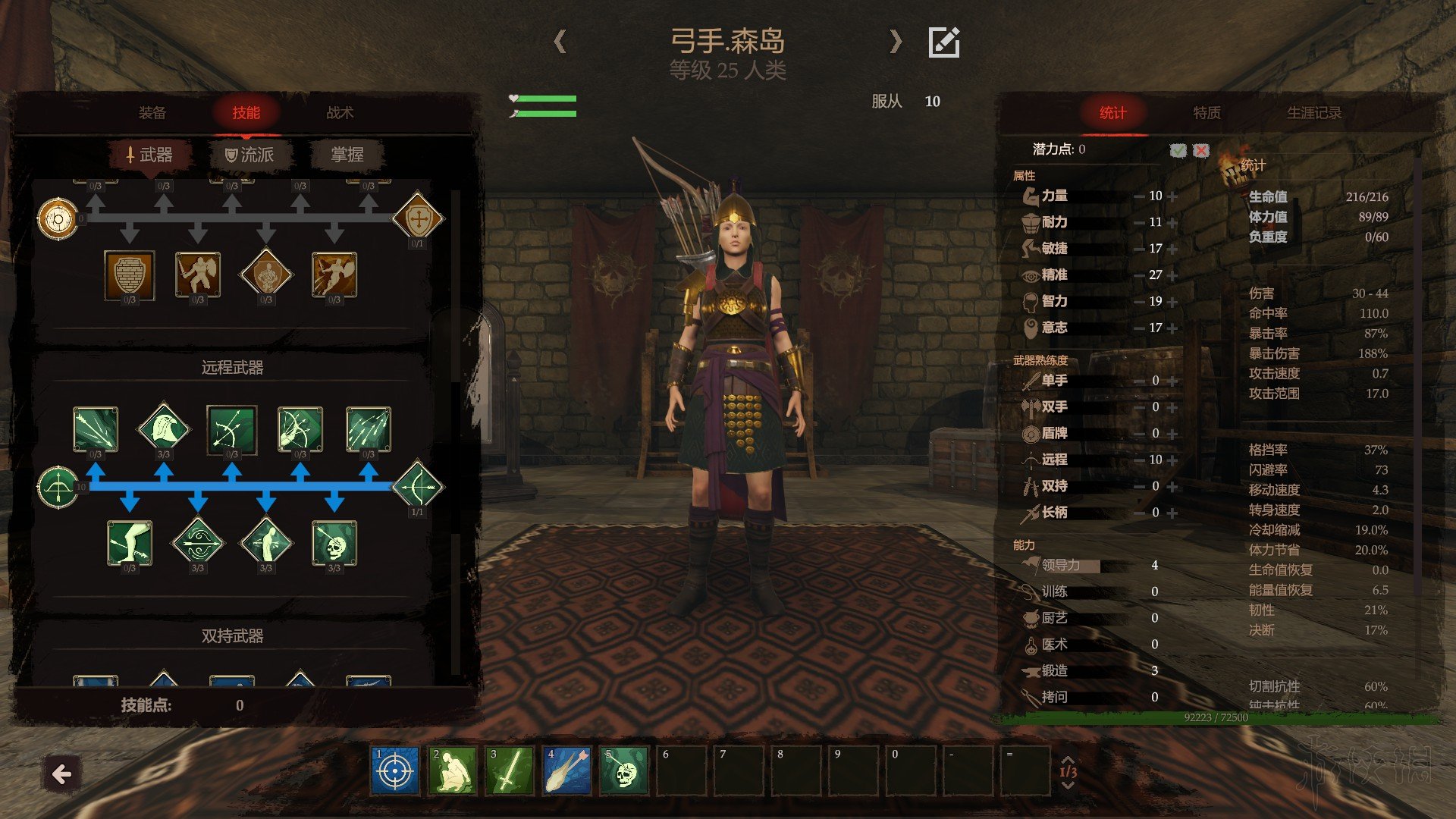
Task: Go to the previous character arrow
Action: tap(560, 42)
